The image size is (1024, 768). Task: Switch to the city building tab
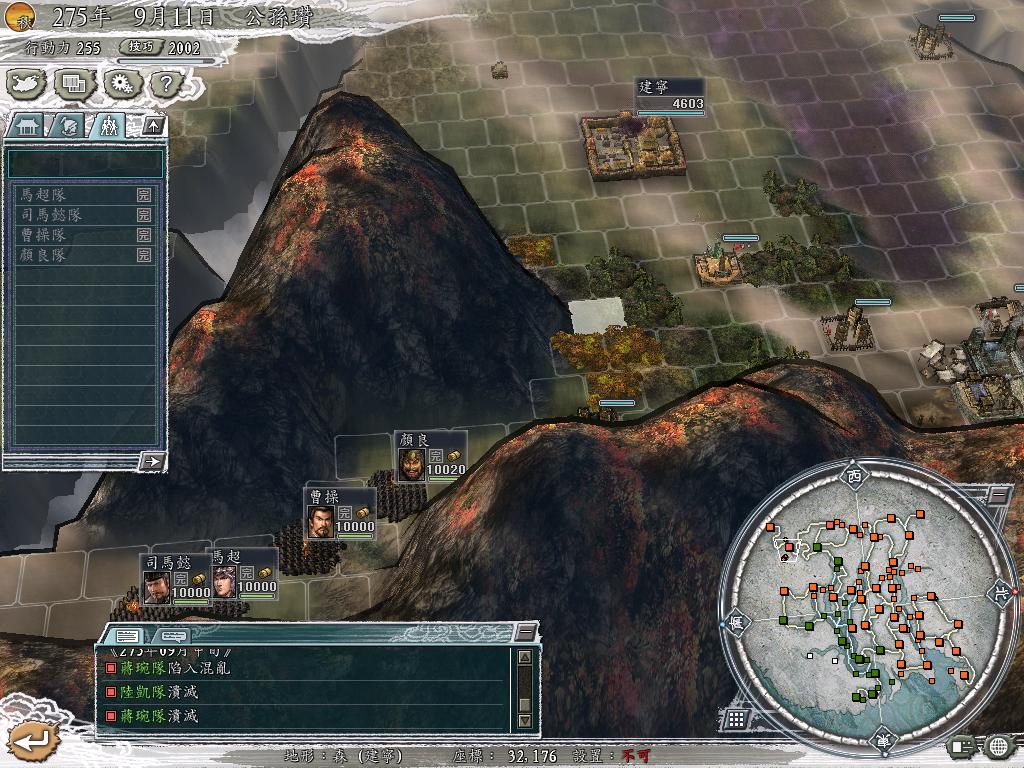26,125
